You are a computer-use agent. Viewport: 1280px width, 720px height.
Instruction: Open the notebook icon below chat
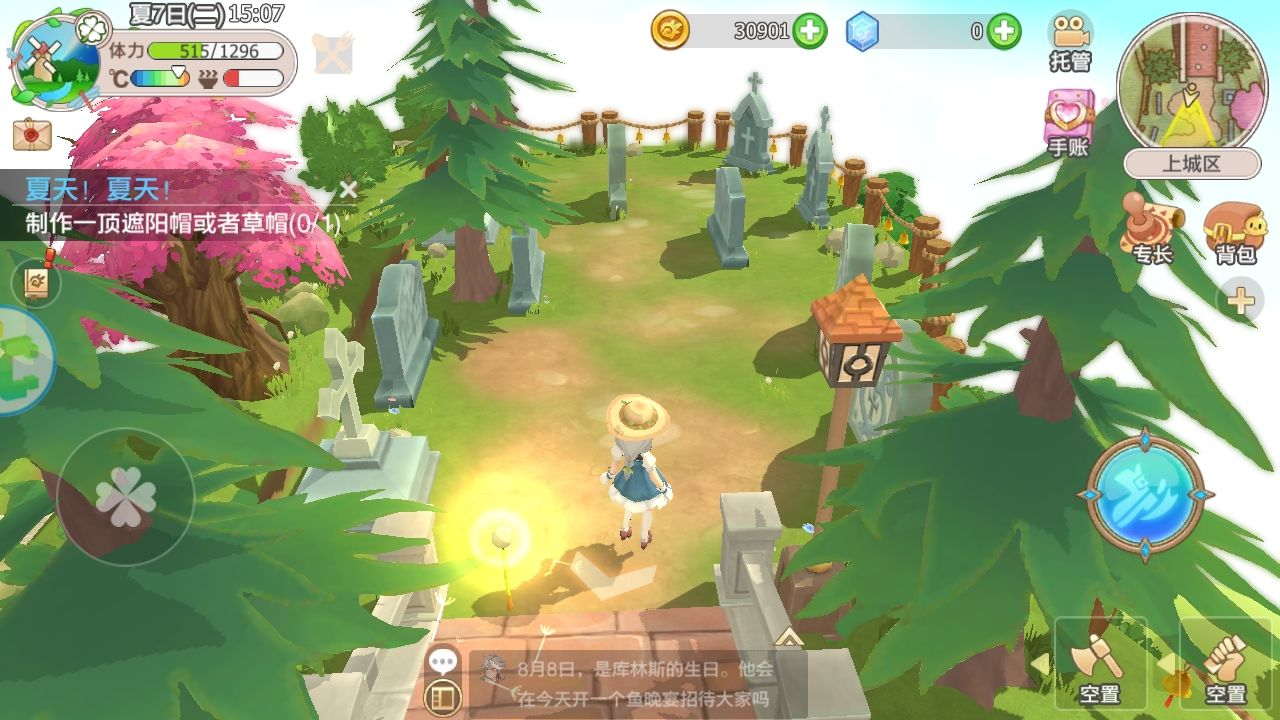coord(443,697)
